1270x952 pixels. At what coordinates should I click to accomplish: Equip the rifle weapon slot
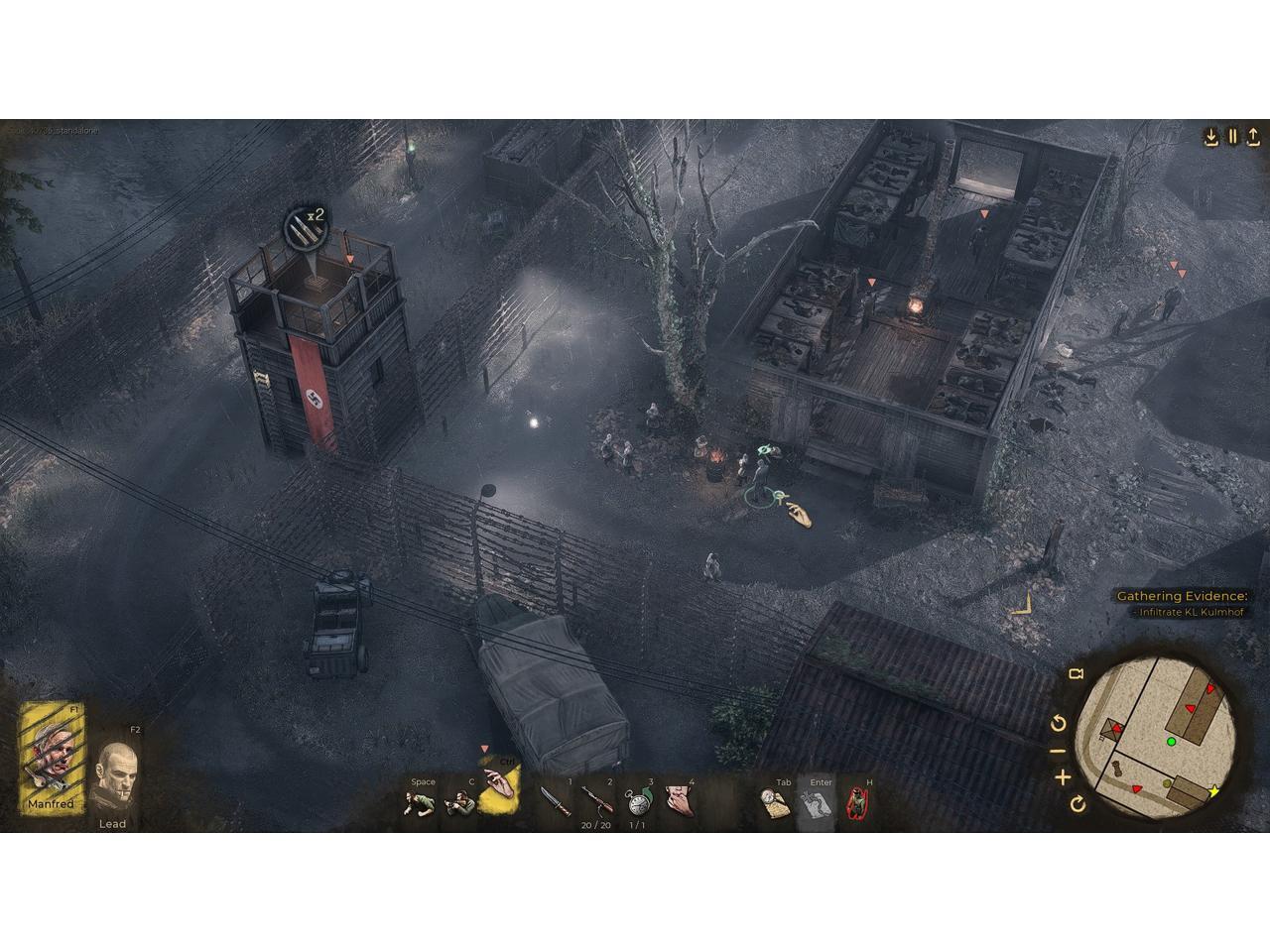pyautogui.click(x=595, y=799)
